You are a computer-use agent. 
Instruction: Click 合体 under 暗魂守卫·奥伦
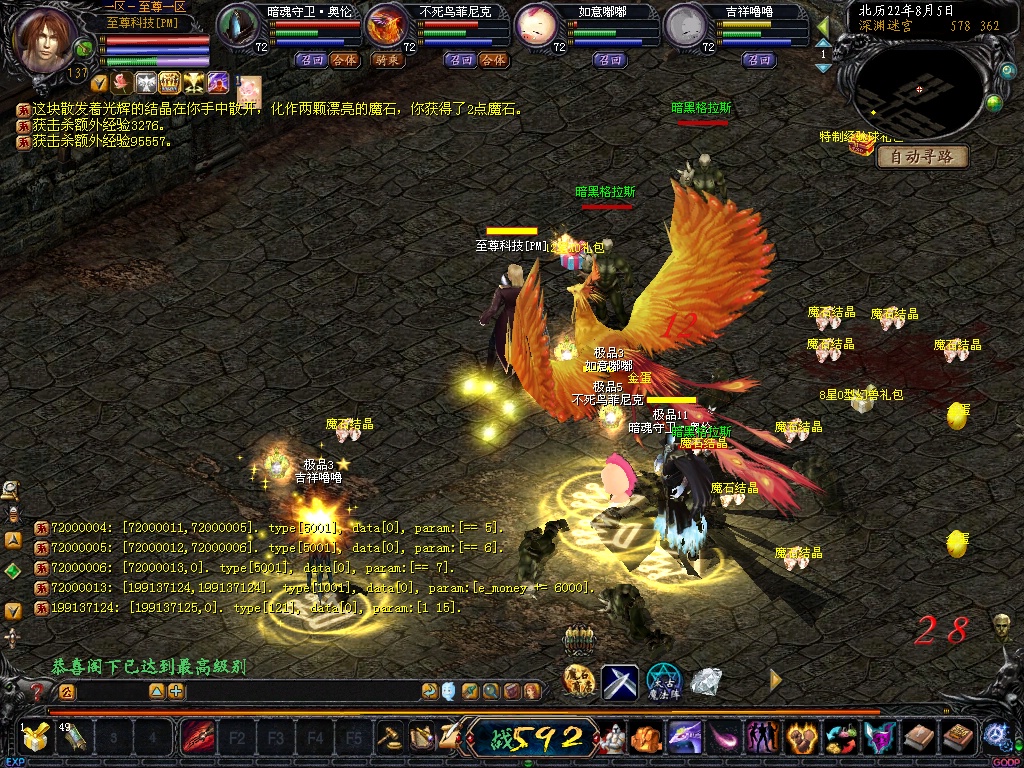tap(344, 60)
